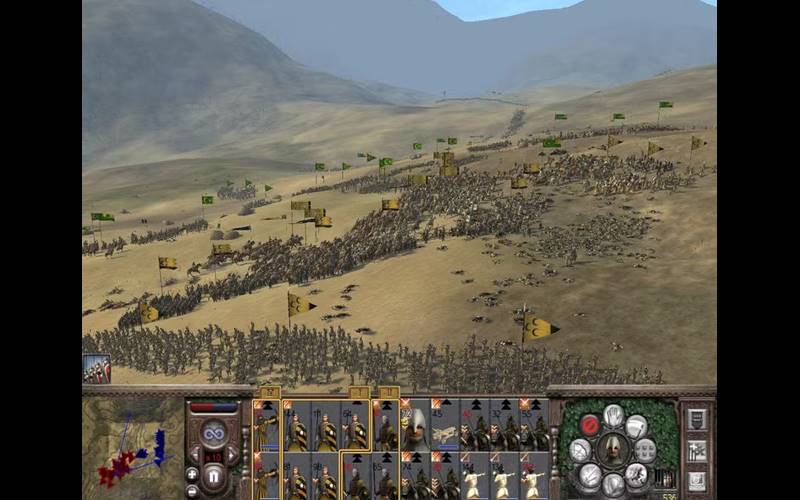Increase game speed with right arrow
The image size is (800, 500).
[x=232, y=455]
